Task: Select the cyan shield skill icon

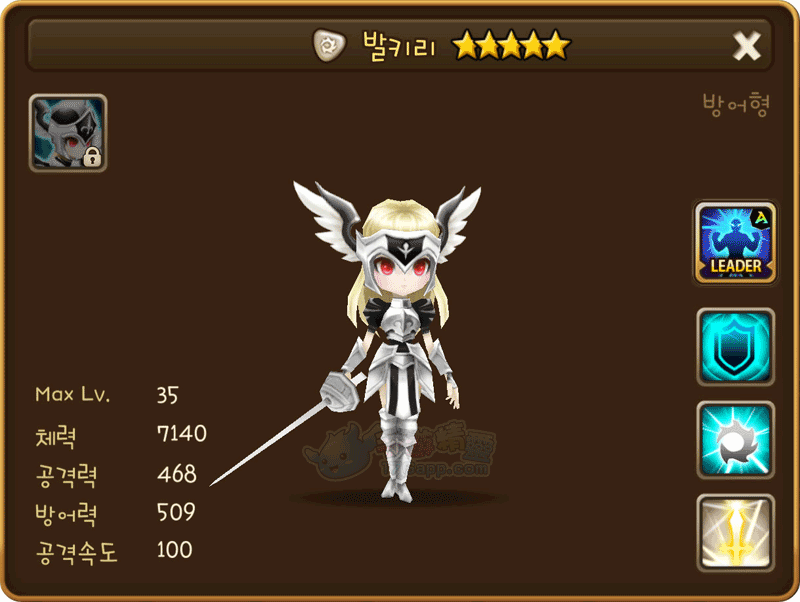Action: click(736, 347)
